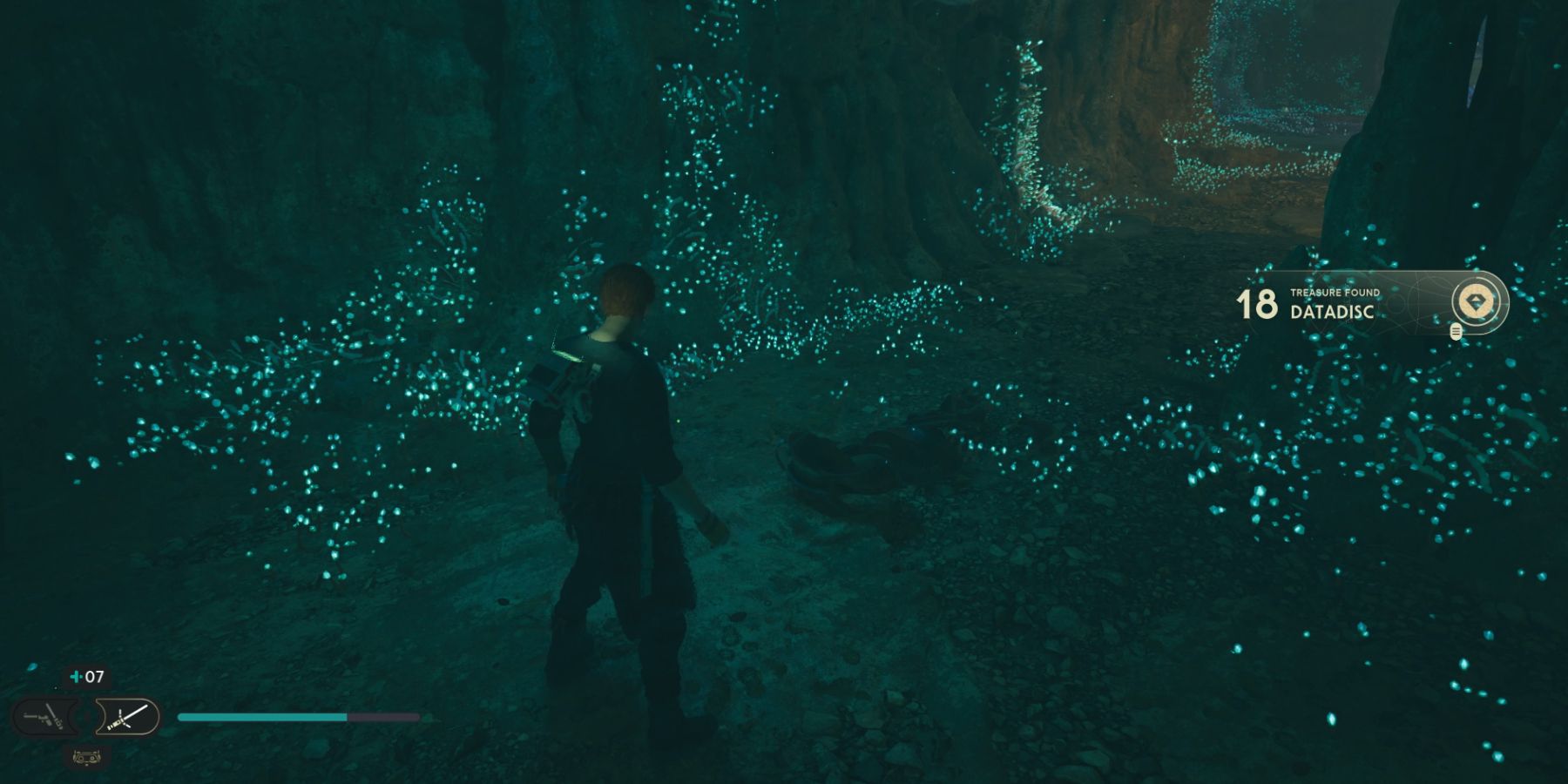Click the teal stim plus icon

coord(76,675)
